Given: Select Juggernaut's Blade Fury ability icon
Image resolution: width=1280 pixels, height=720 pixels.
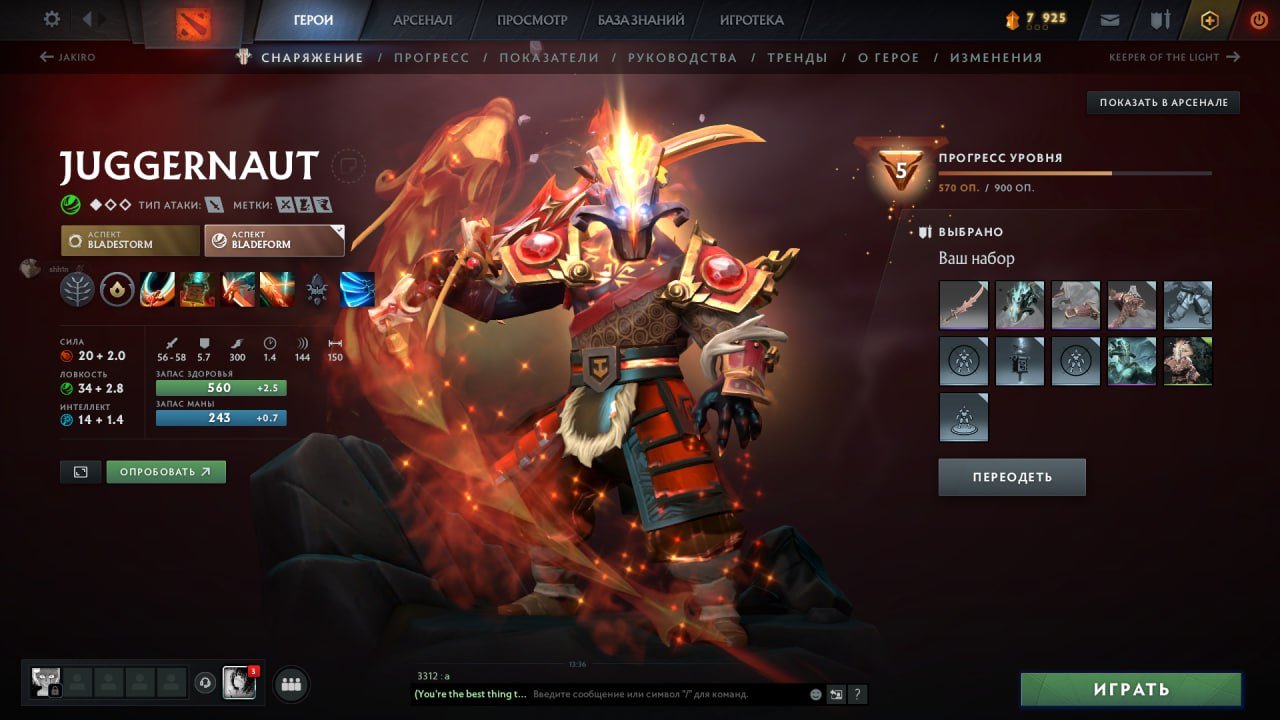Looking at the screenshot, I should [x=155, y=288].
